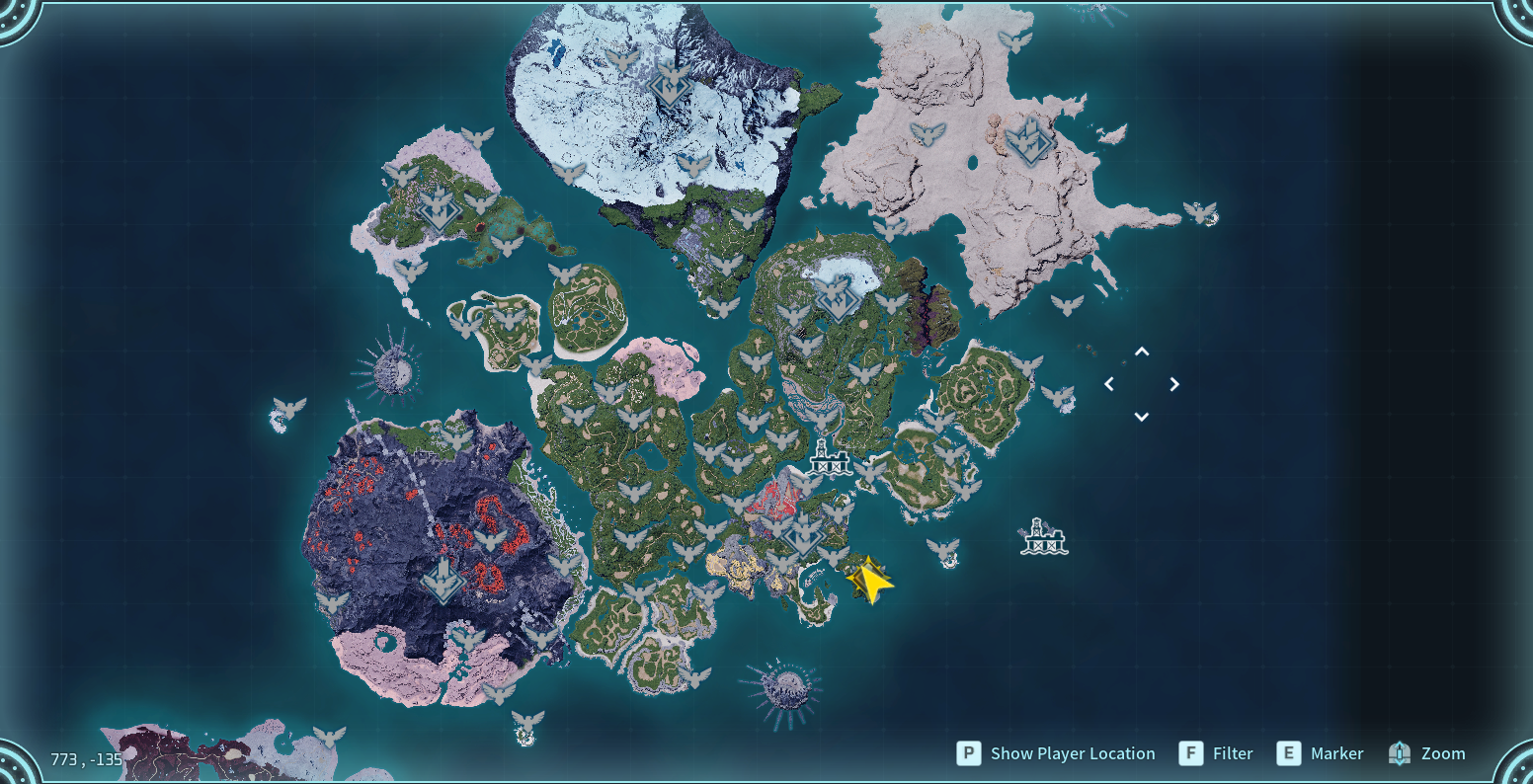Pick the tower marker beside the frozen mountain lake

[x=837, y=298]
